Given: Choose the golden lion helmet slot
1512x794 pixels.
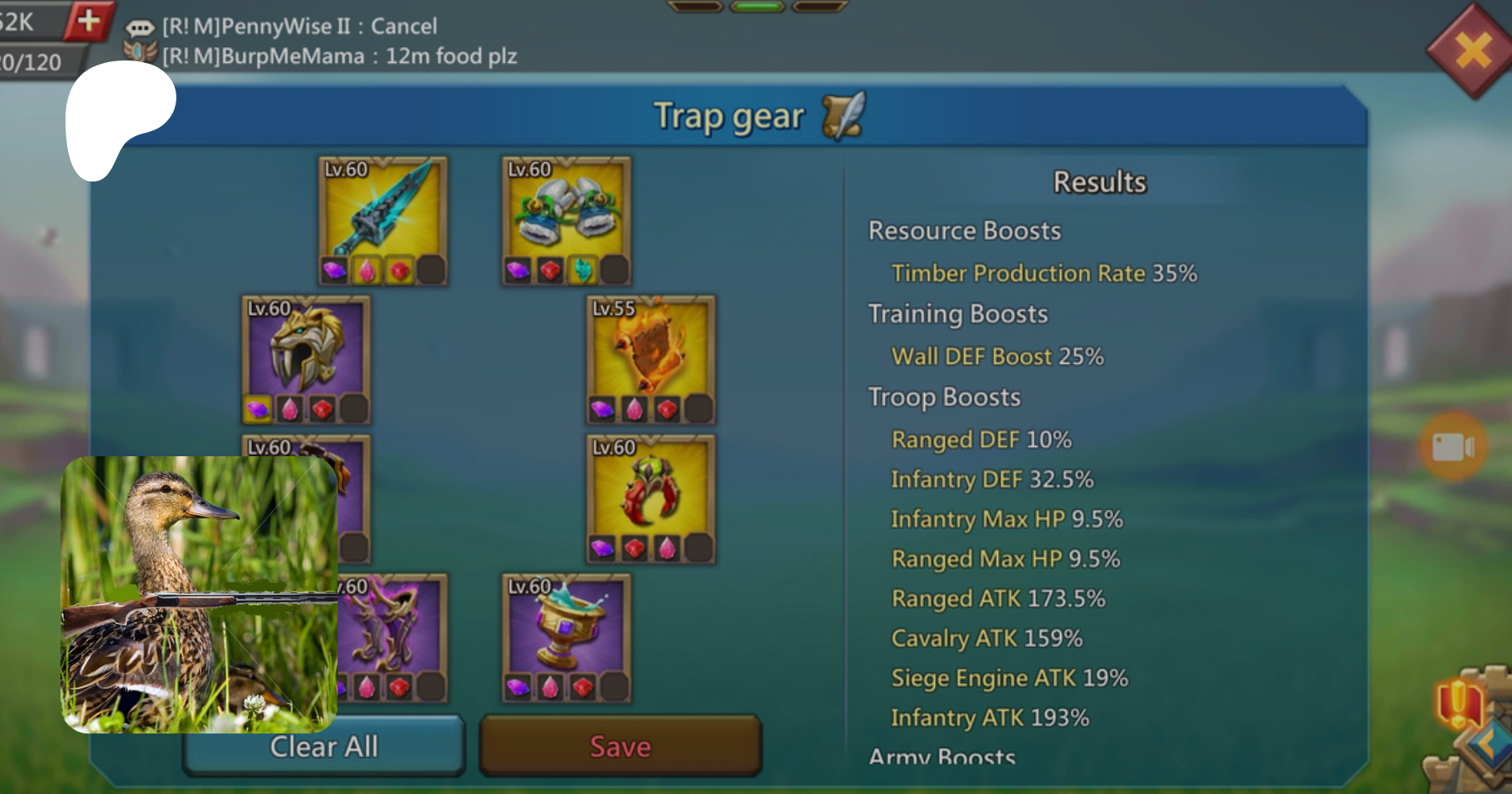Looking at the screenshot, I should (306, 349).
